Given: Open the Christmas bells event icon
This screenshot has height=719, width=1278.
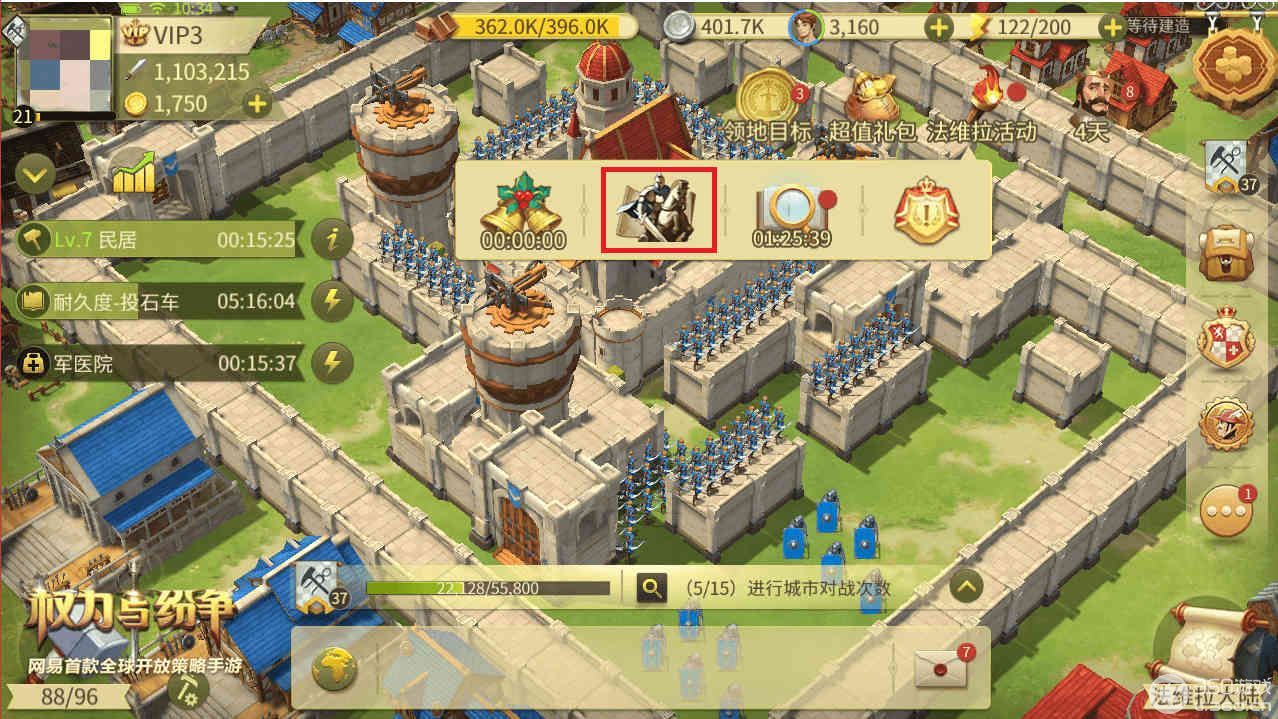Looking at the screenshot, I should [520, 208].
